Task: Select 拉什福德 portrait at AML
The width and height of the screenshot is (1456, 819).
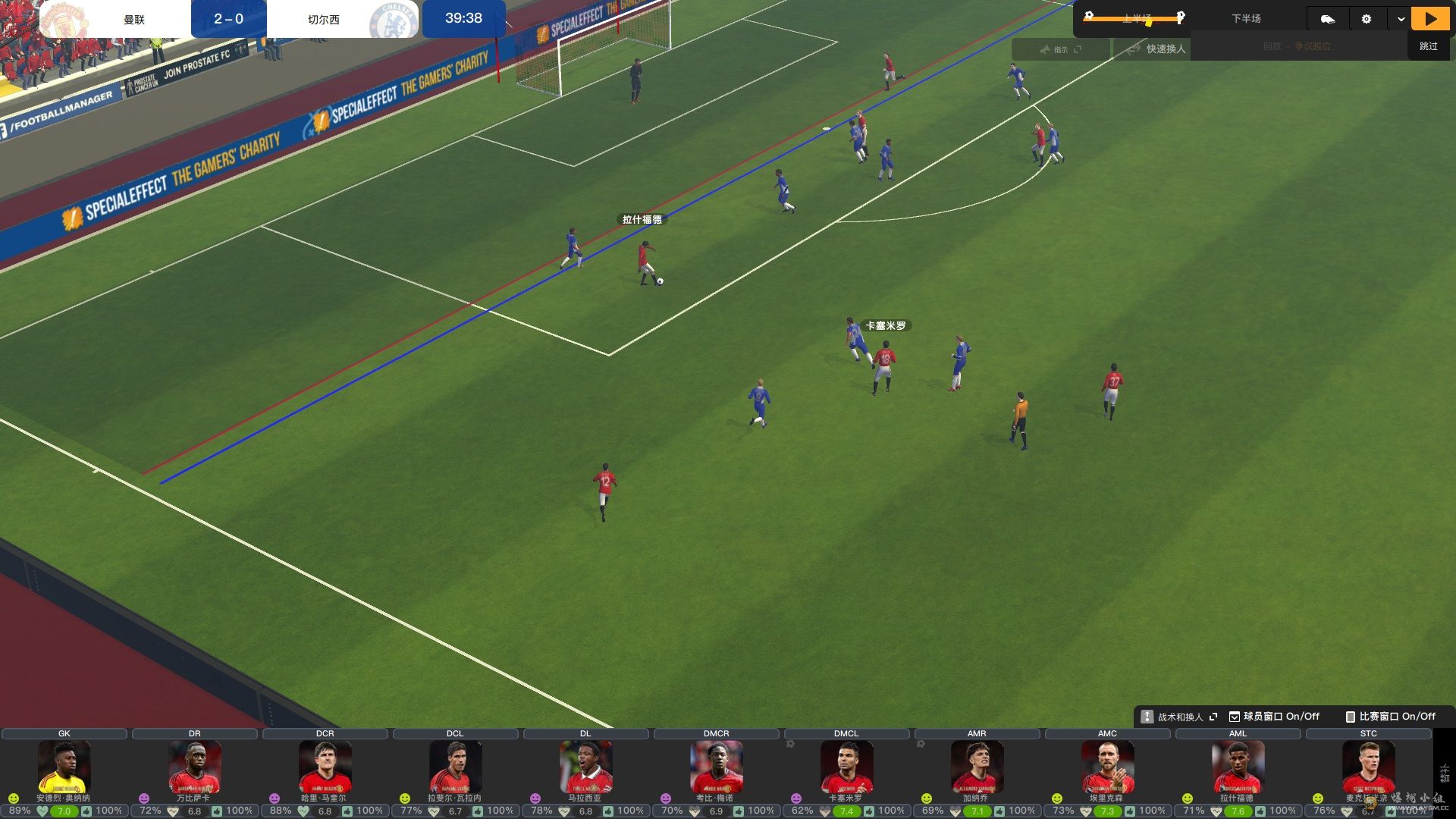Action: [x=1238, y=767]
